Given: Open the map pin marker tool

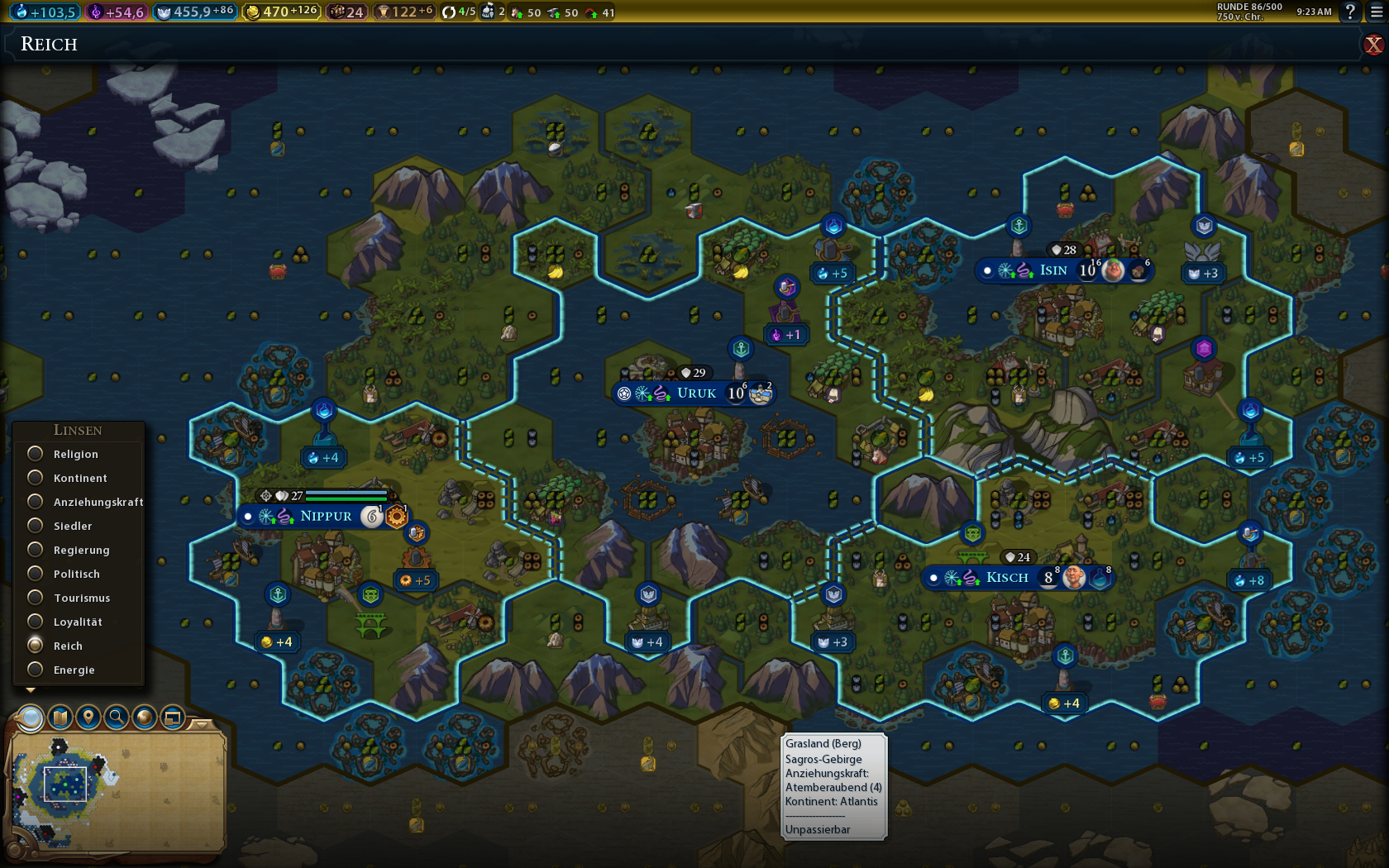Looking at the screenshot, I should tap(88, 717).
